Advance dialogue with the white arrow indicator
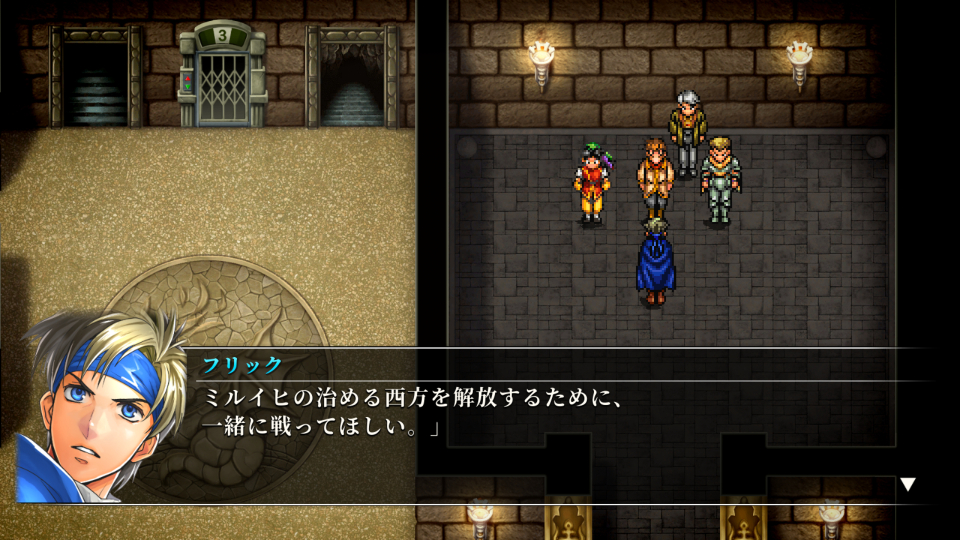The height and width of the screenshot is (540, 960). pyautogui.click(x=907, y=485)
